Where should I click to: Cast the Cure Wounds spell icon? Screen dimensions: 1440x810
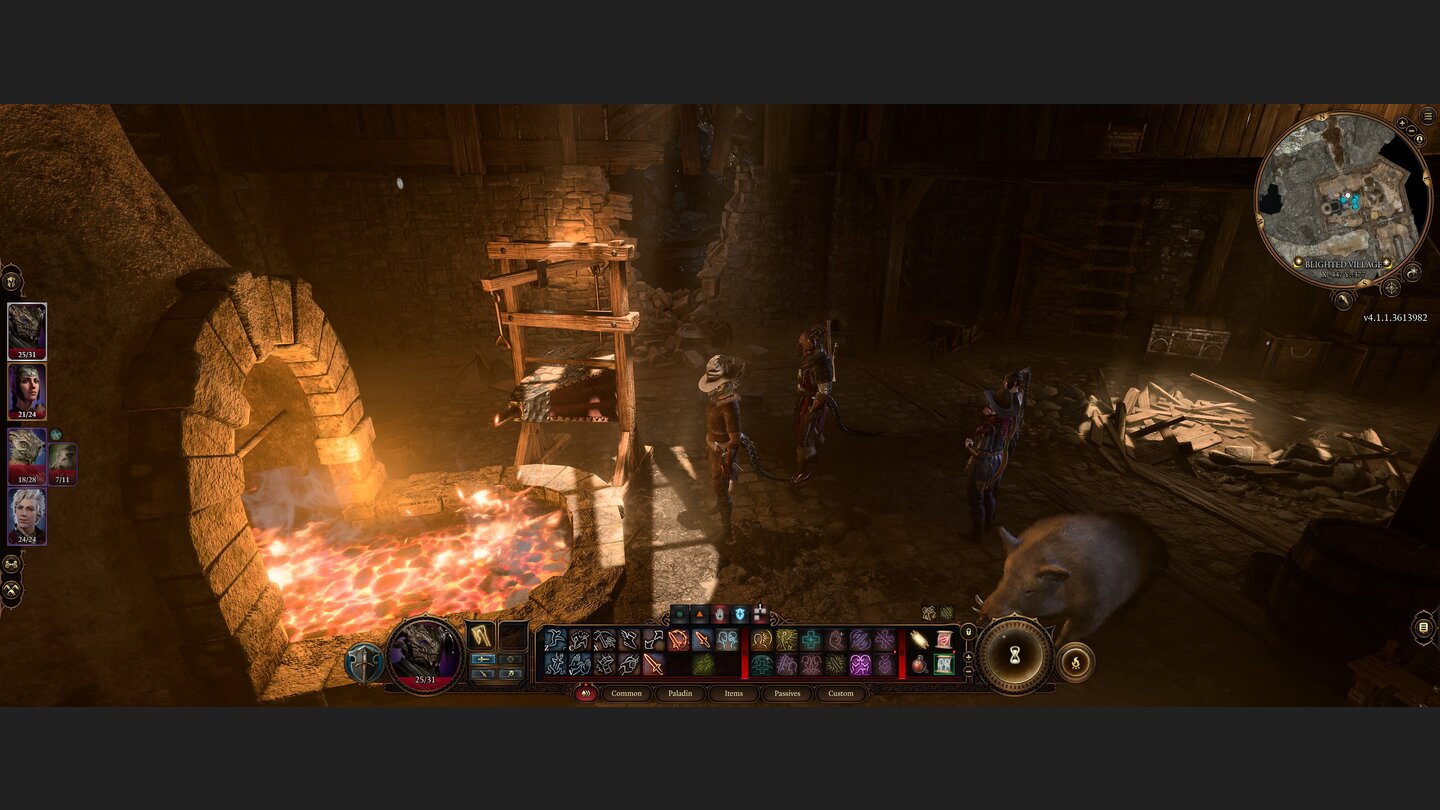[x=810, y=639]
